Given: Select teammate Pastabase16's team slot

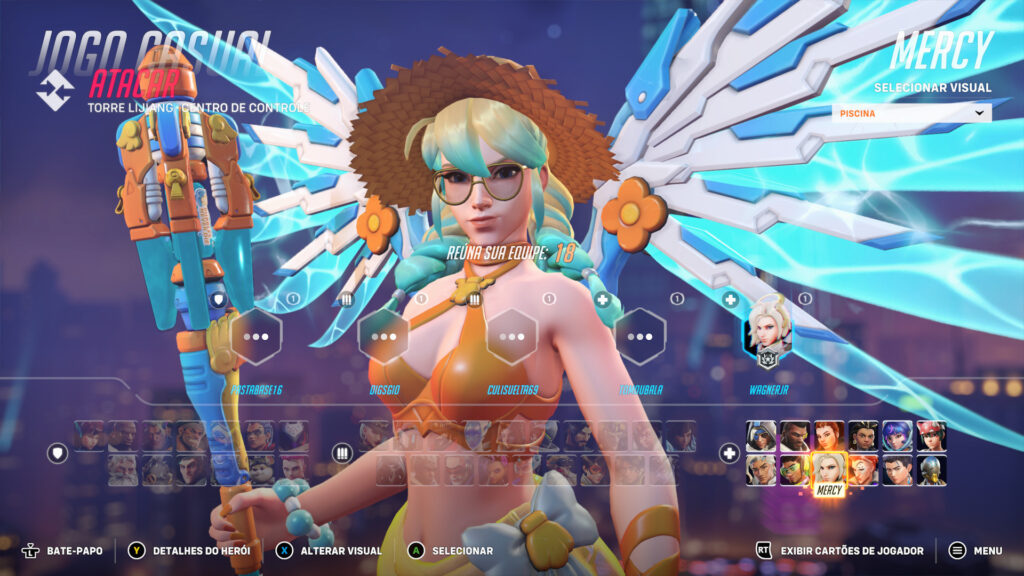Looking at the screenshot, I should [x=256, y=337].
